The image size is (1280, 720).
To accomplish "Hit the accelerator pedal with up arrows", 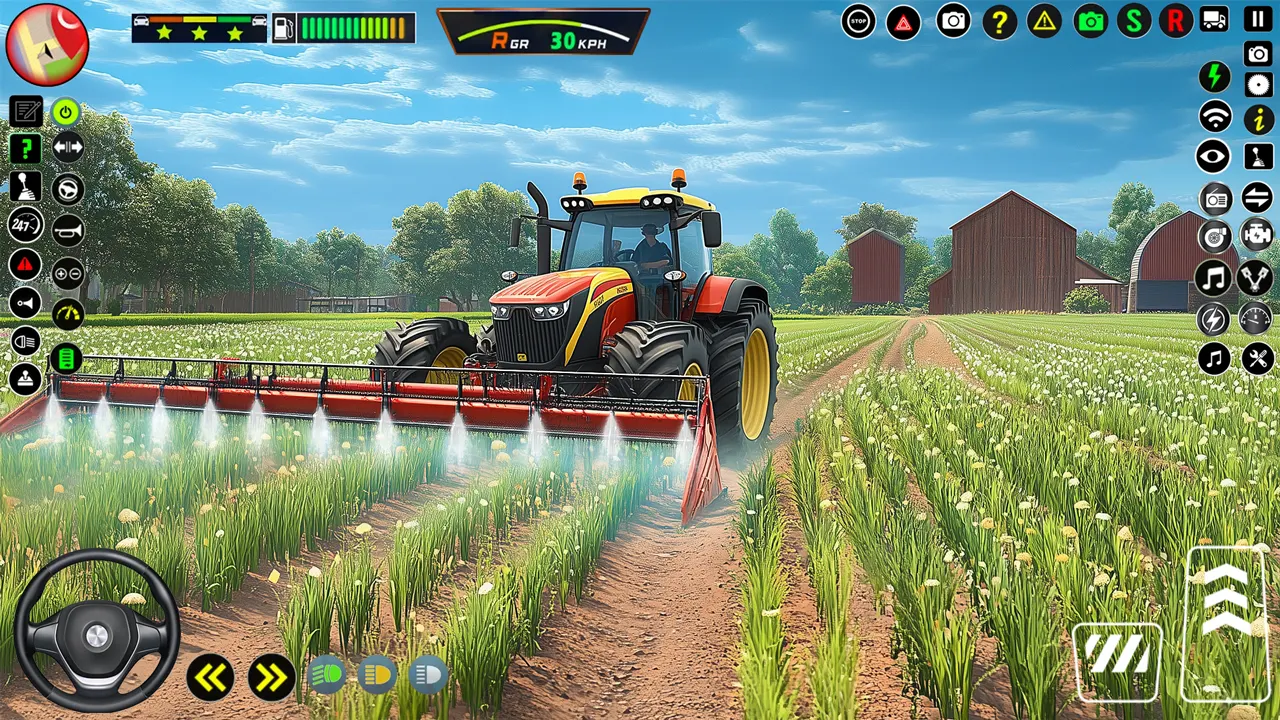I will tap(1226, 622).
